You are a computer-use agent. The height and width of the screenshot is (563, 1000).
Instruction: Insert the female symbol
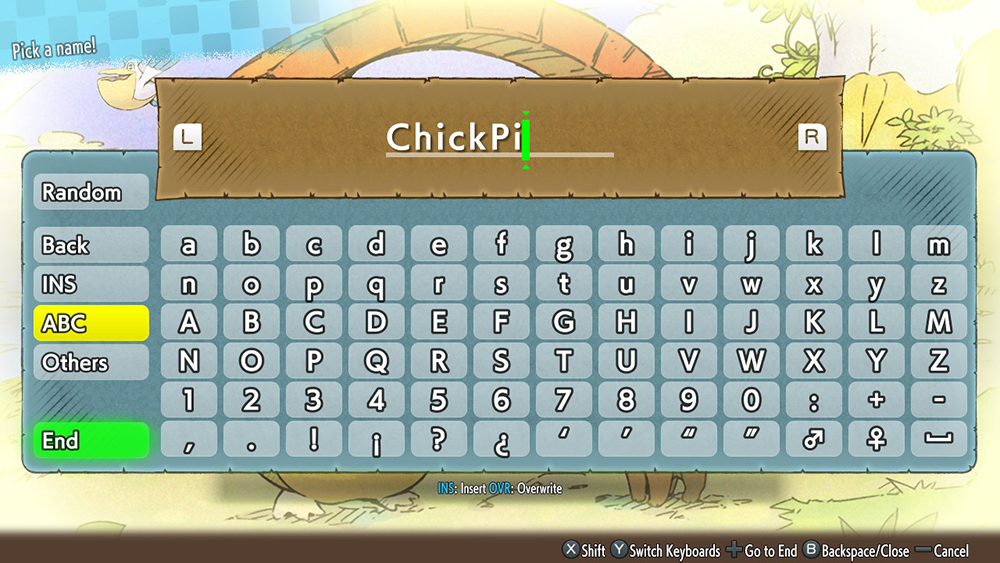[x=876, y=440]
